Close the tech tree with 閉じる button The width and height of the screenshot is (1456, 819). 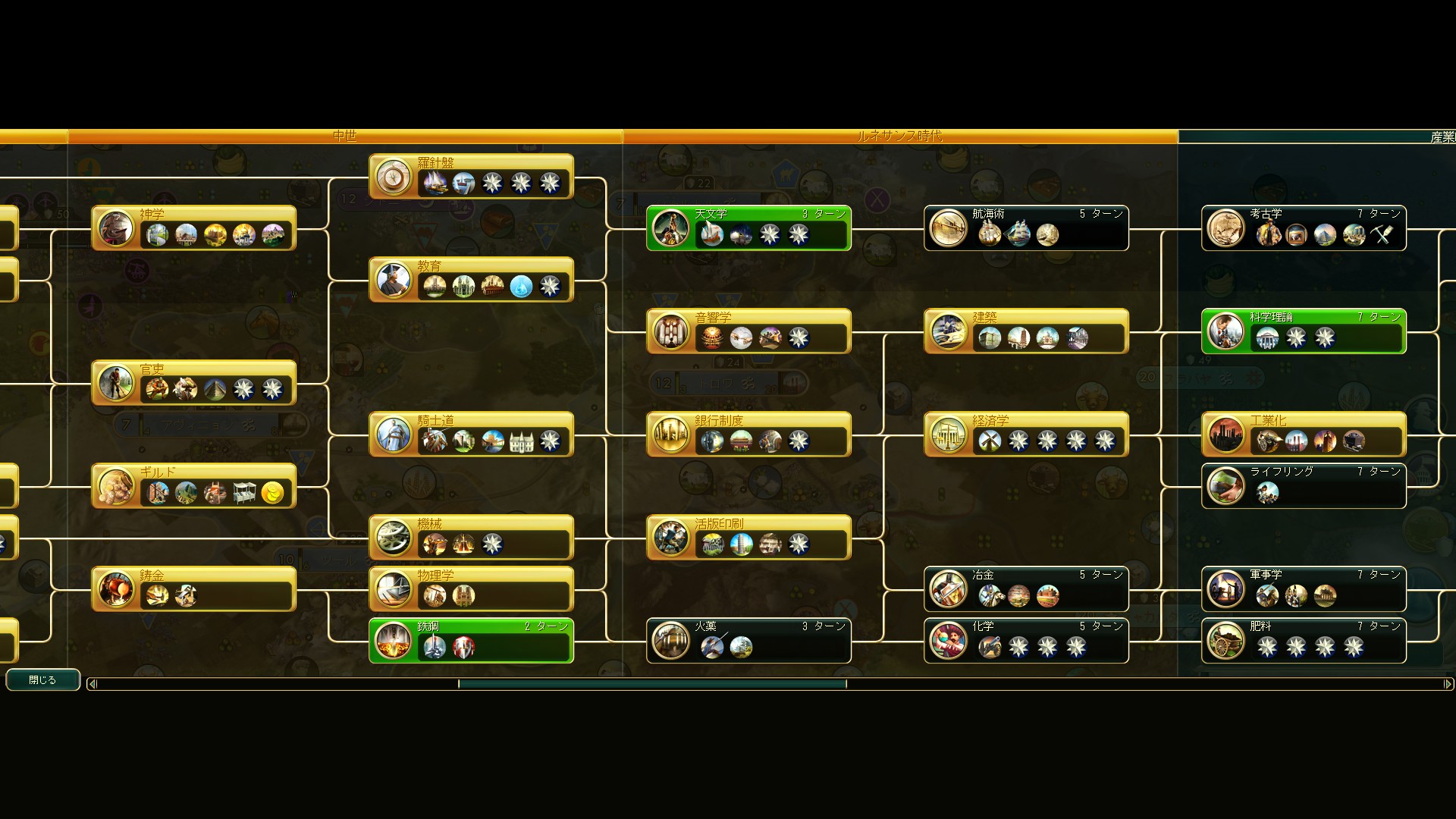pos(42,680)
